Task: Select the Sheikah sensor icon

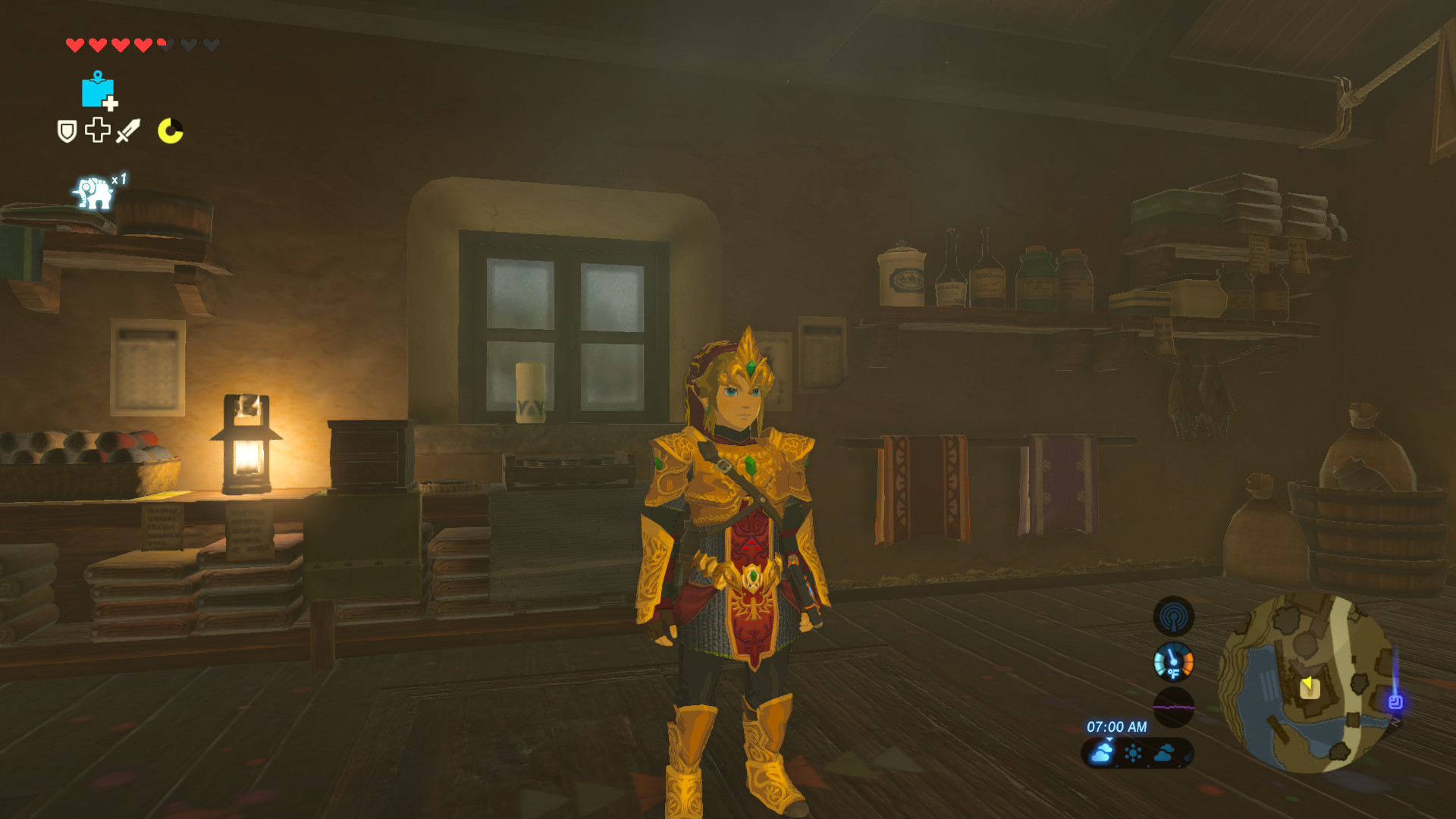Action: [x=1173, y=617]
